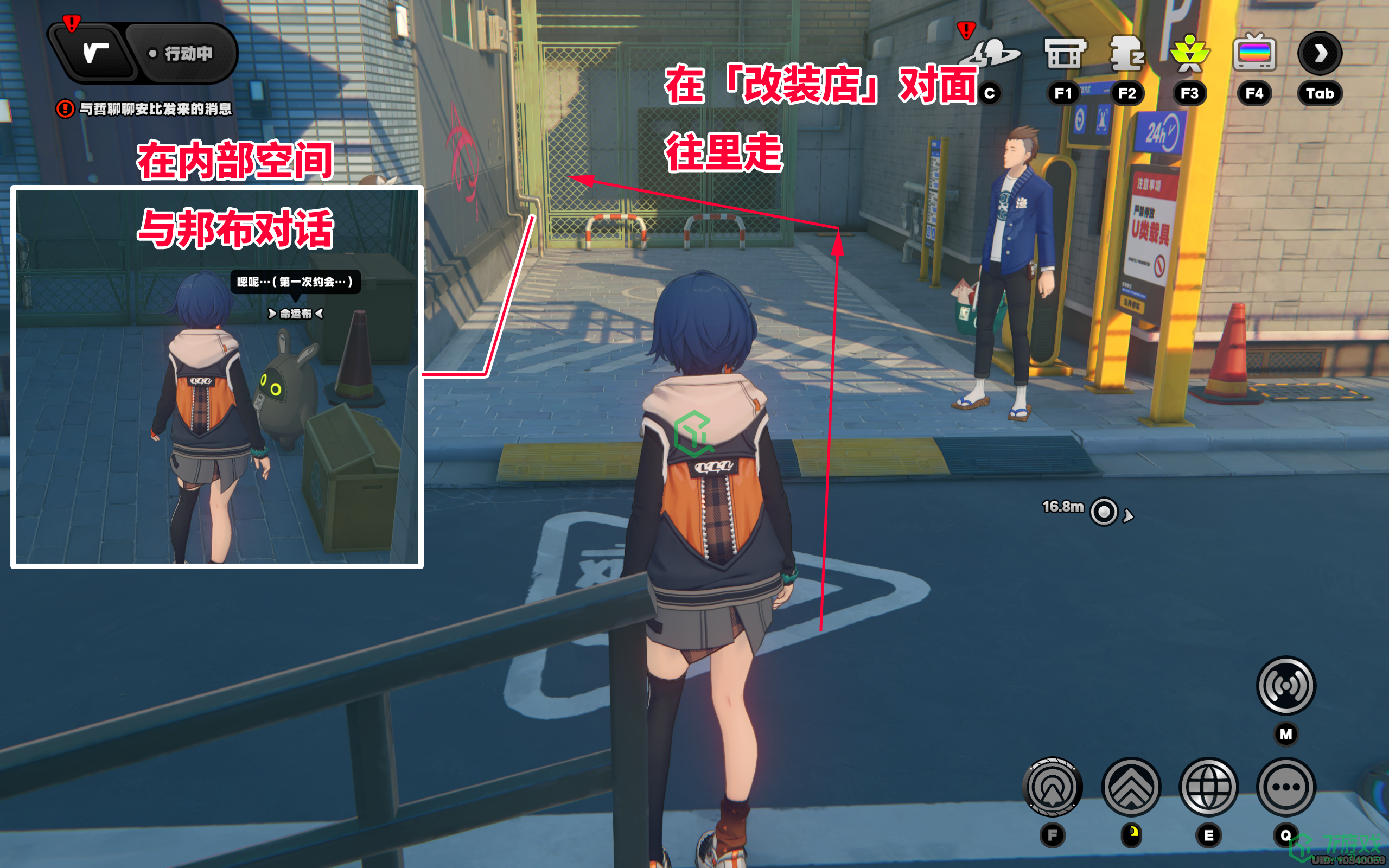
Task: Open the globe icon button
Action: point(1208,787)
